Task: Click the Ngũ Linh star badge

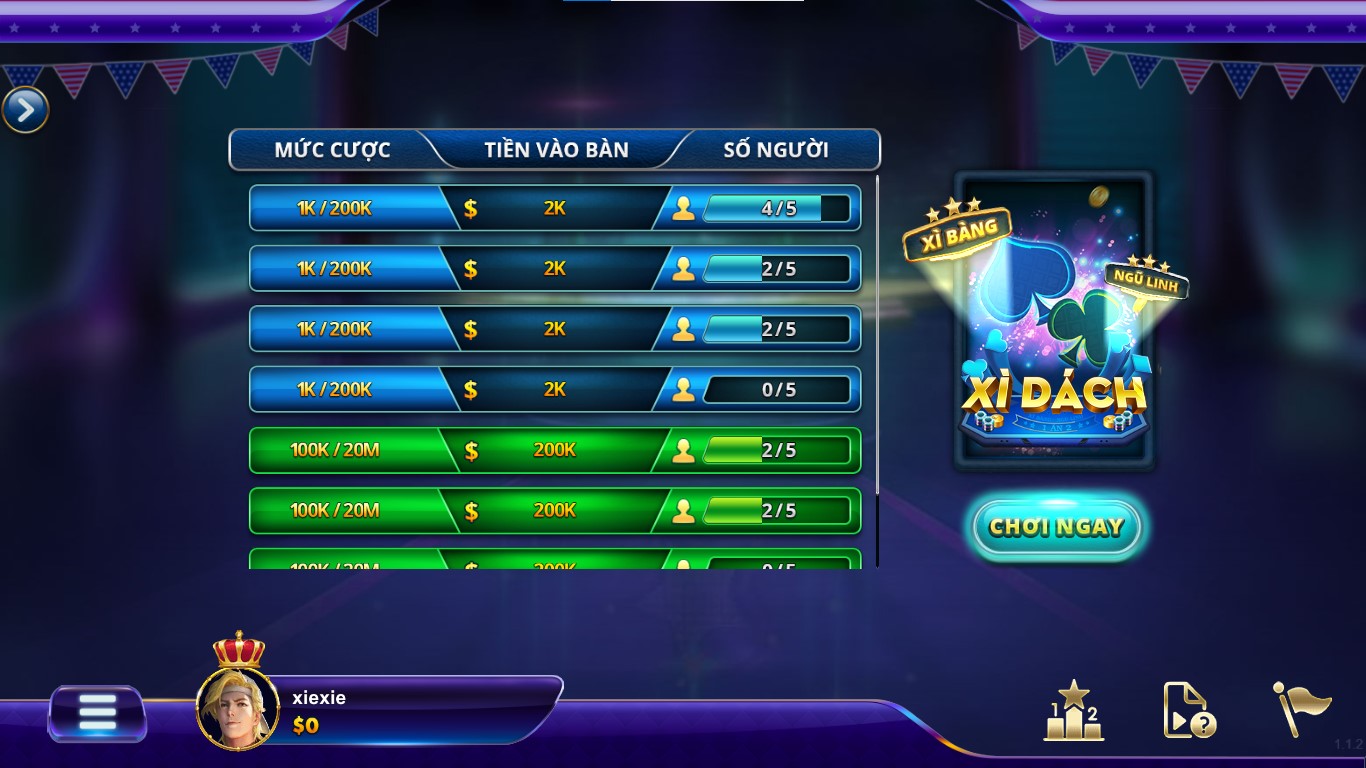Action: click(x=1147, y=283)
